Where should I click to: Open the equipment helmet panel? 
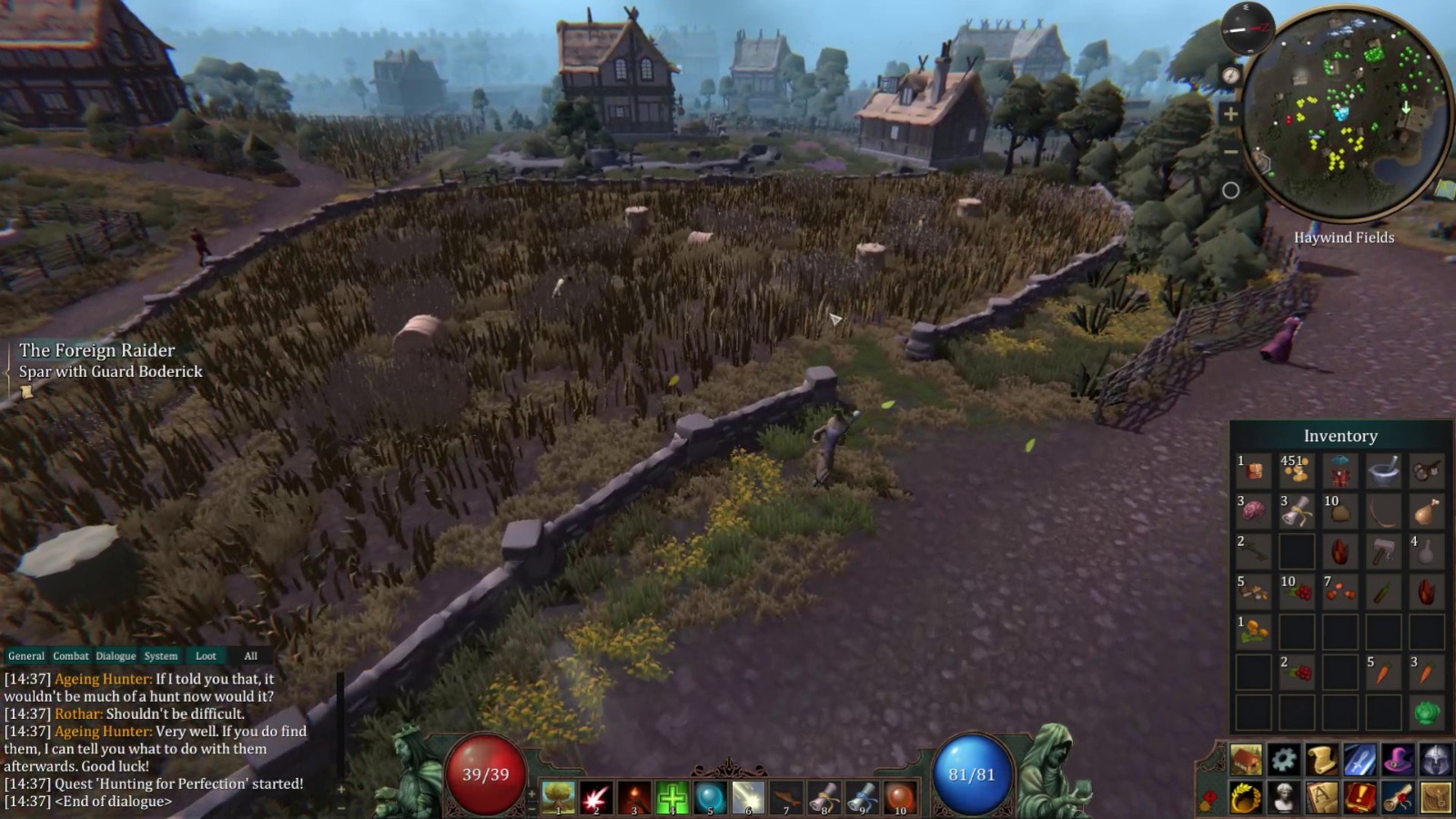click(1436, 761)
